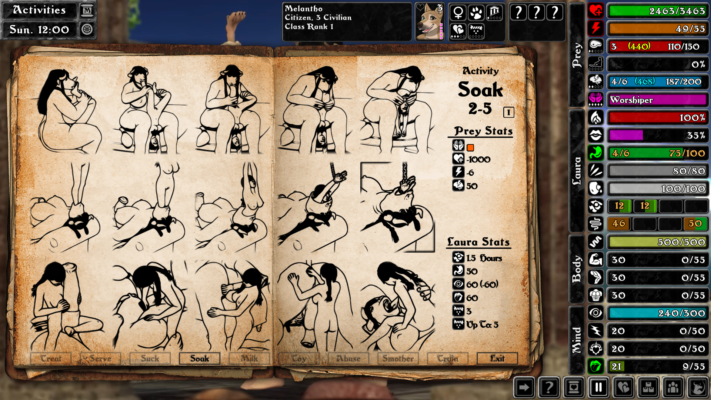Viewport: 711px width, 400px height.
Task: Toggle the pause button in bottom toolbar
Action: coord(599,387)
